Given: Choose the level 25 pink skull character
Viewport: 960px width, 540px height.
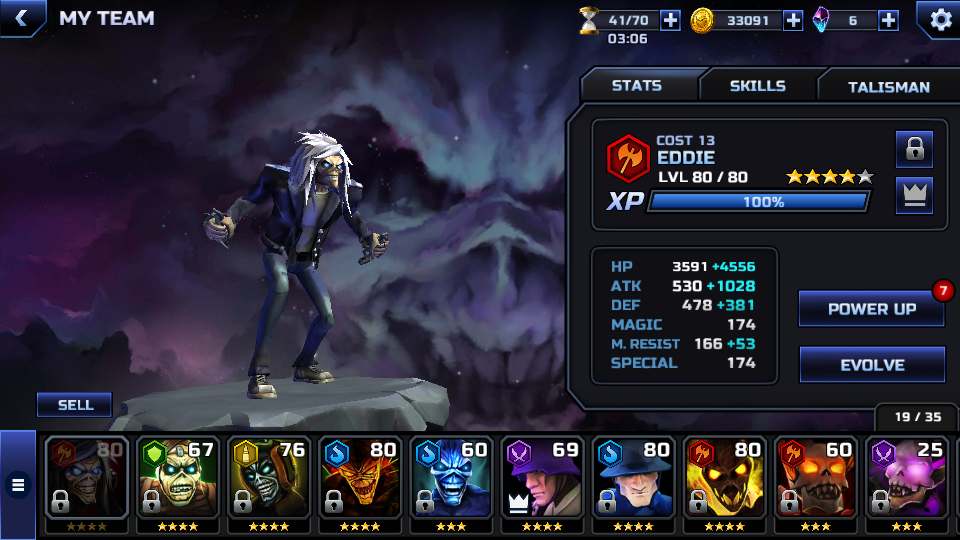Looking at the screenshot, I should [905, 478].
